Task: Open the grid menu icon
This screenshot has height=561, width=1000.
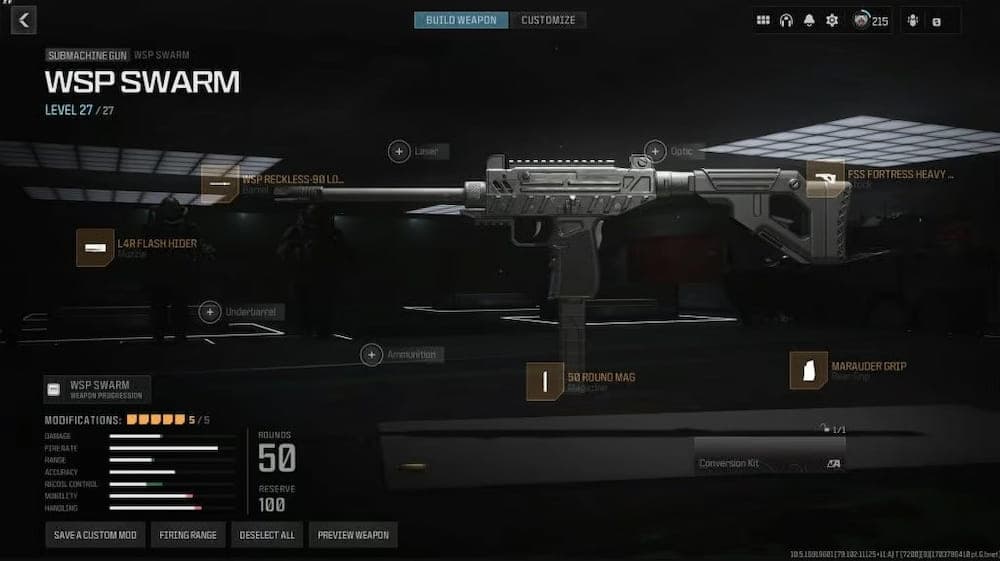Action: click(763, 20)
